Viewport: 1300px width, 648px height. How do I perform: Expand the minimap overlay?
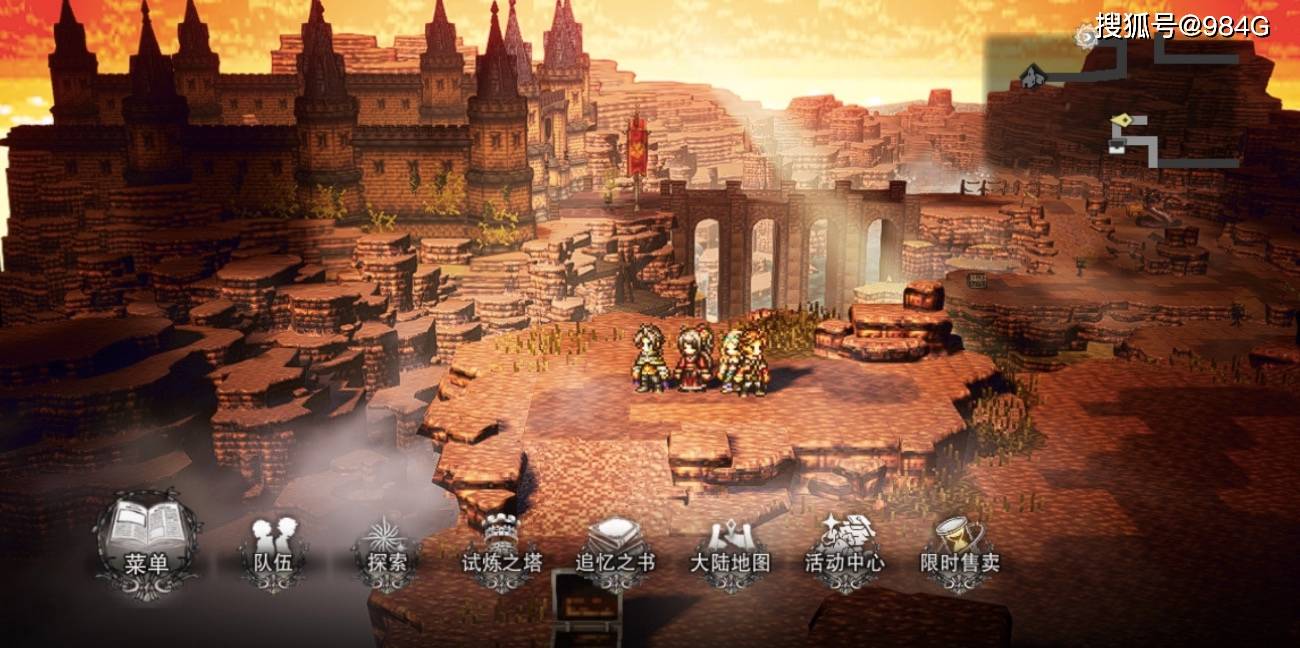tap(1140, 100)
